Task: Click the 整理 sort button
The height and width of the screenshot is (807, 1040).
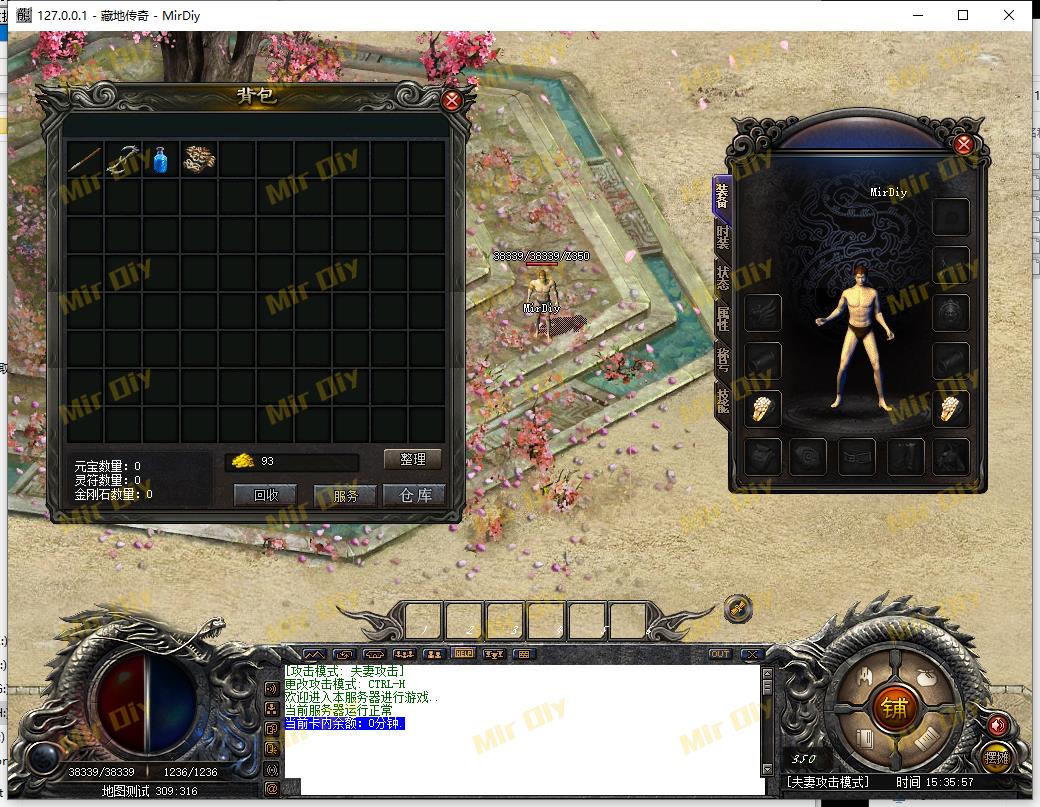Action: (413, 459)
